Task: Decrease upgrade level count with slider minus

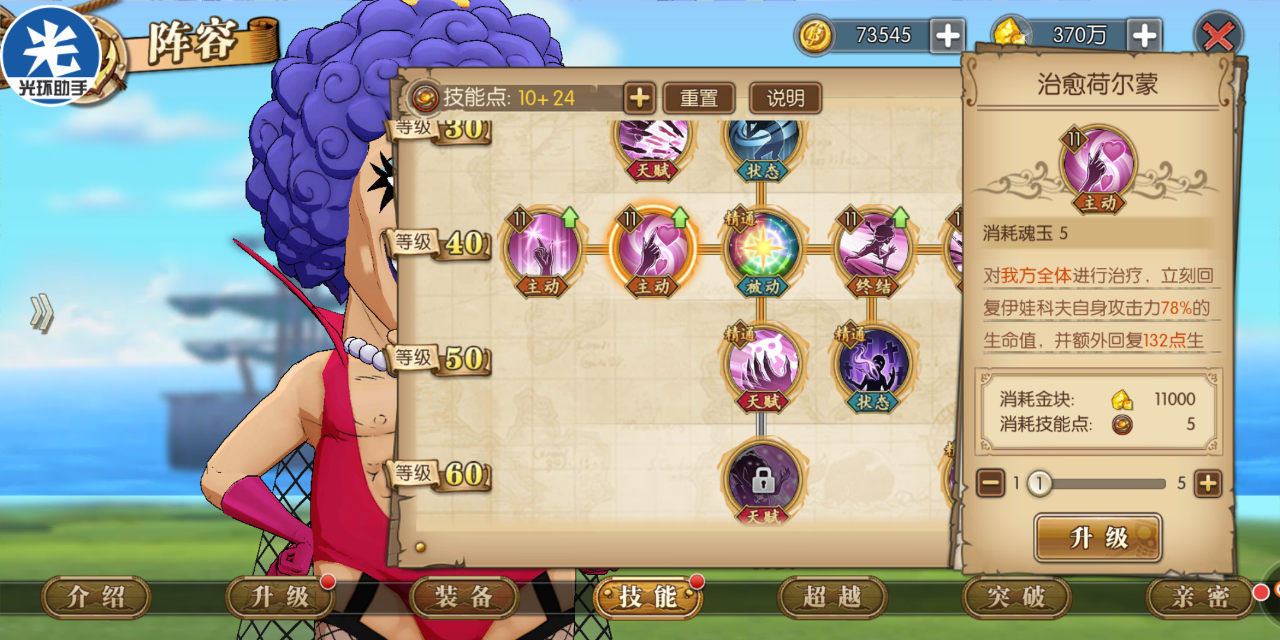Action: point(991,484)
